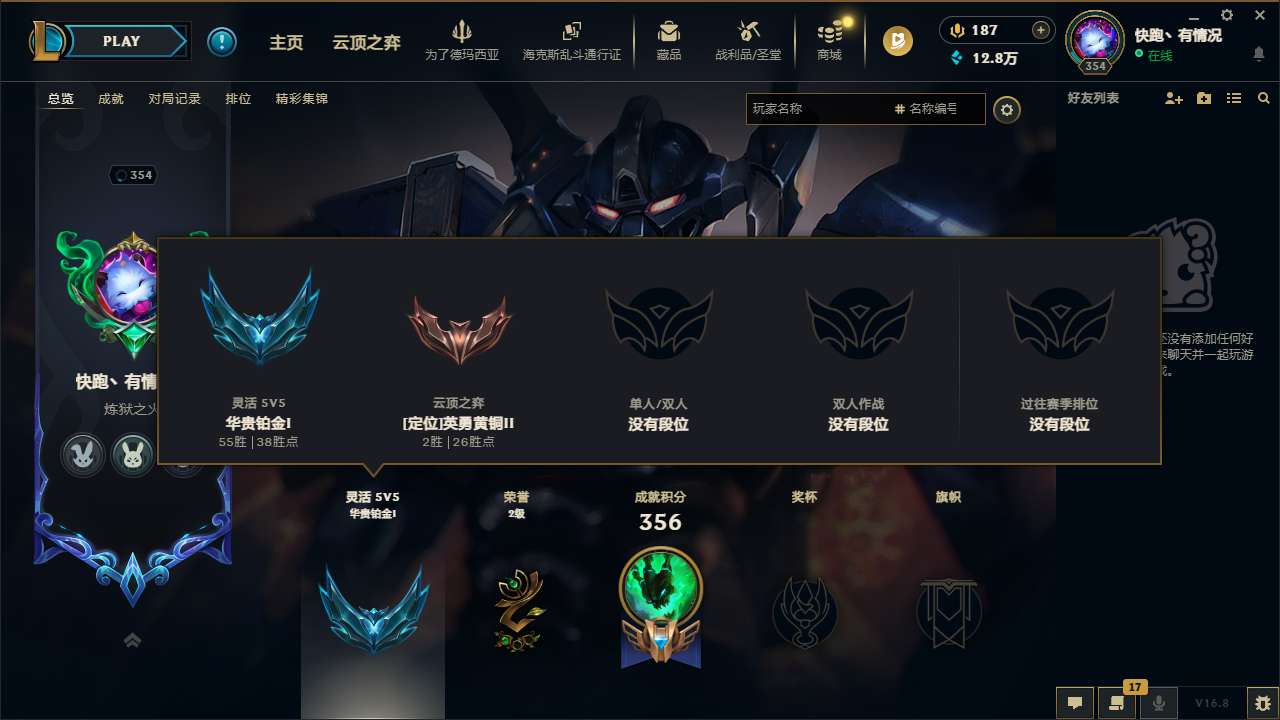Viewport: 1280px width, 720px height.
Task: Open the 为了德玛西亚 event page
Action: tap(460, 40)
